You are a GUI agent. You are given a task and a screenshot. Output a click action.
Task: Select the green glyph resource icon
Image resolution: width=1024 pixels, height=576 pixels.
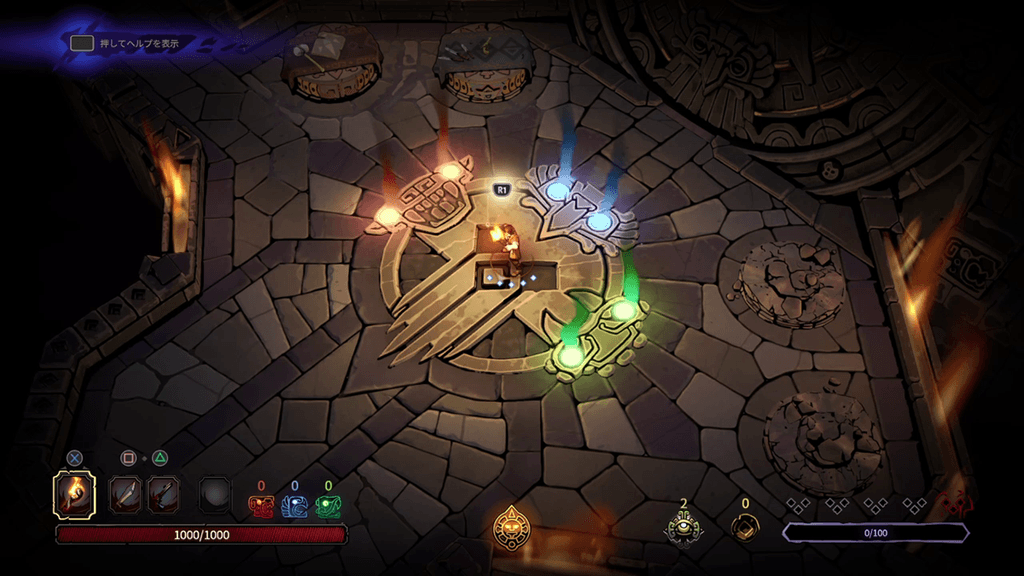click(x=327, y=507)
